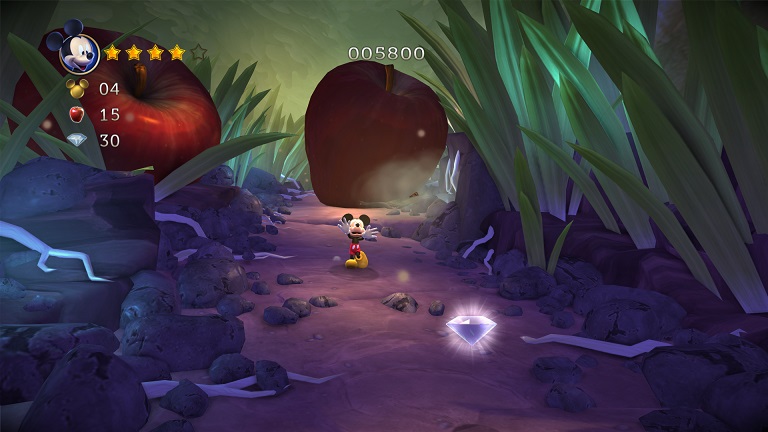Click the red apple ammo icon
This screenshot has height=432, width=768.
[77, 115]
